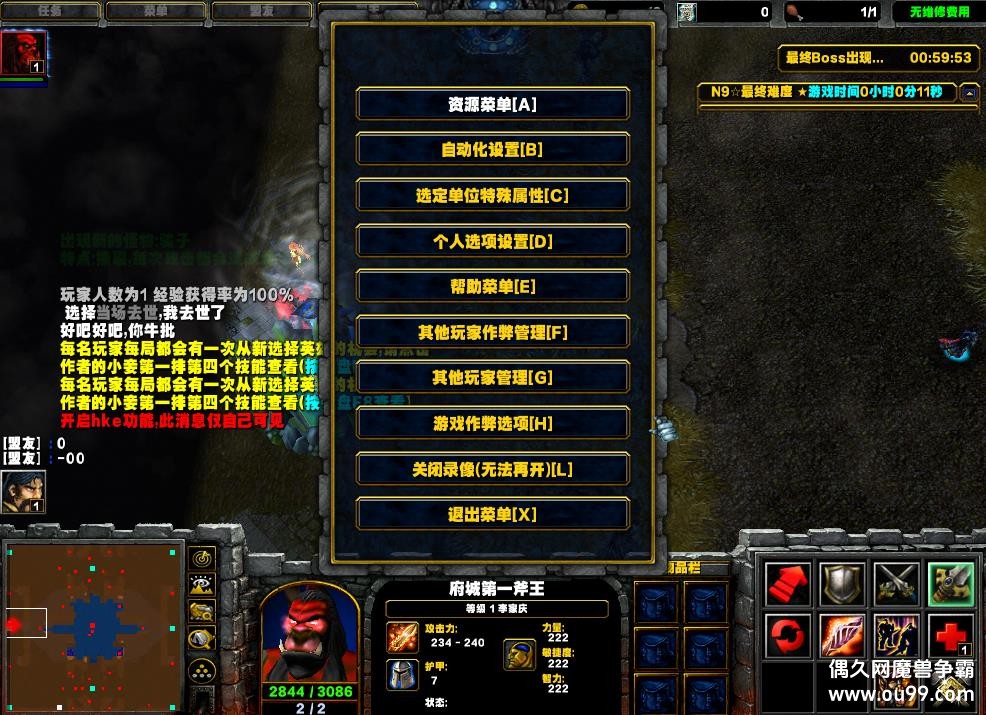Image resolution: width=986 pixels, height=715 pixels.
Task: Choose 其他玩家作弊管理[F] entry
Action: pos(492,332)
